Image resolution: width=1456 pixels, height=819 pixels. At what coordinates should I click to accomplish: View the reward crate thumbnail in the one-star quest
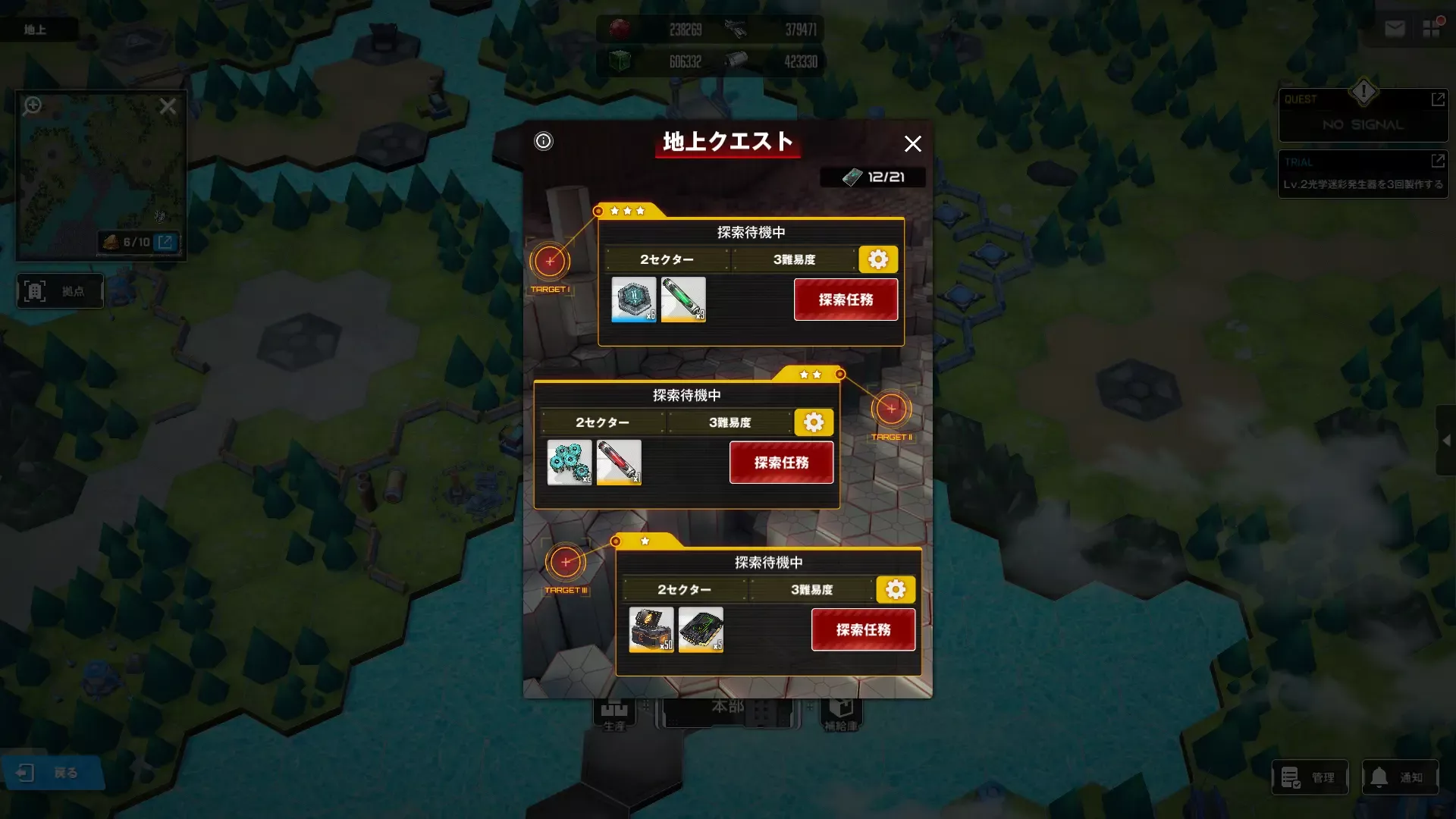(651, 630)
